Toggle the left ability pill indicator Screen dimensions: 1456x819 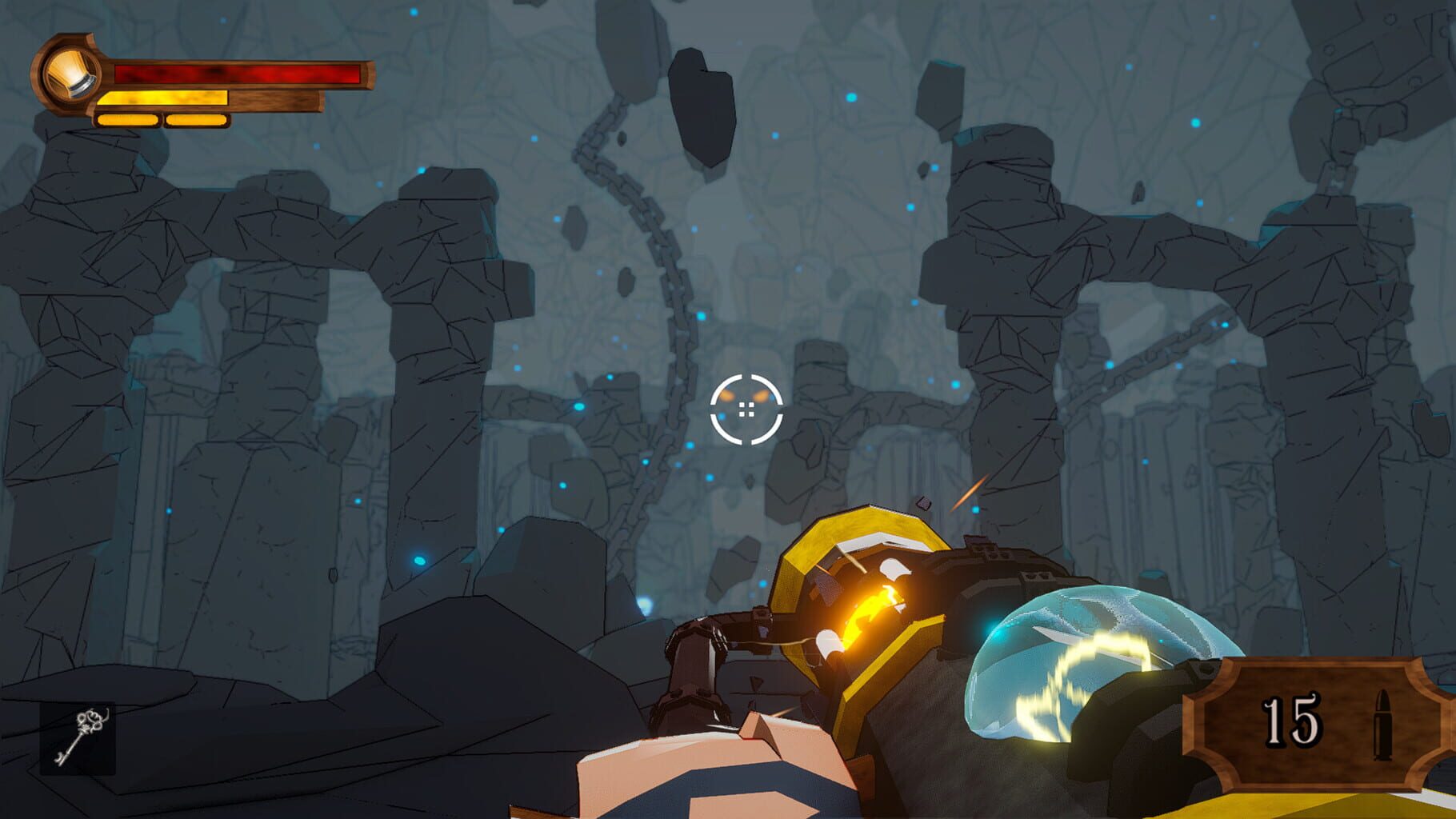point(126,120)
